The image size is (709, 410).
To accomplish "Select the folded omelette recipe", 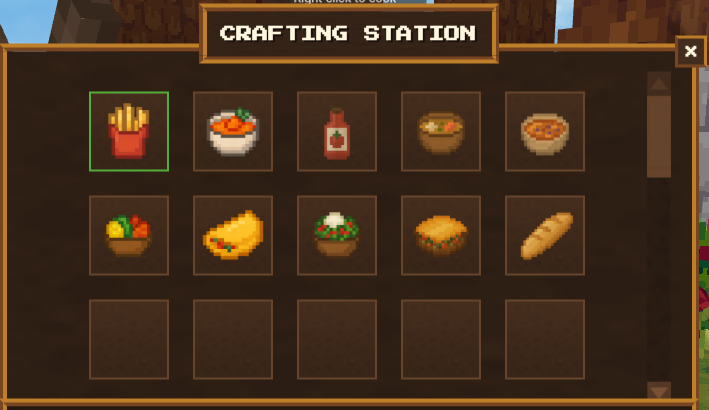I will coord(233,235).
